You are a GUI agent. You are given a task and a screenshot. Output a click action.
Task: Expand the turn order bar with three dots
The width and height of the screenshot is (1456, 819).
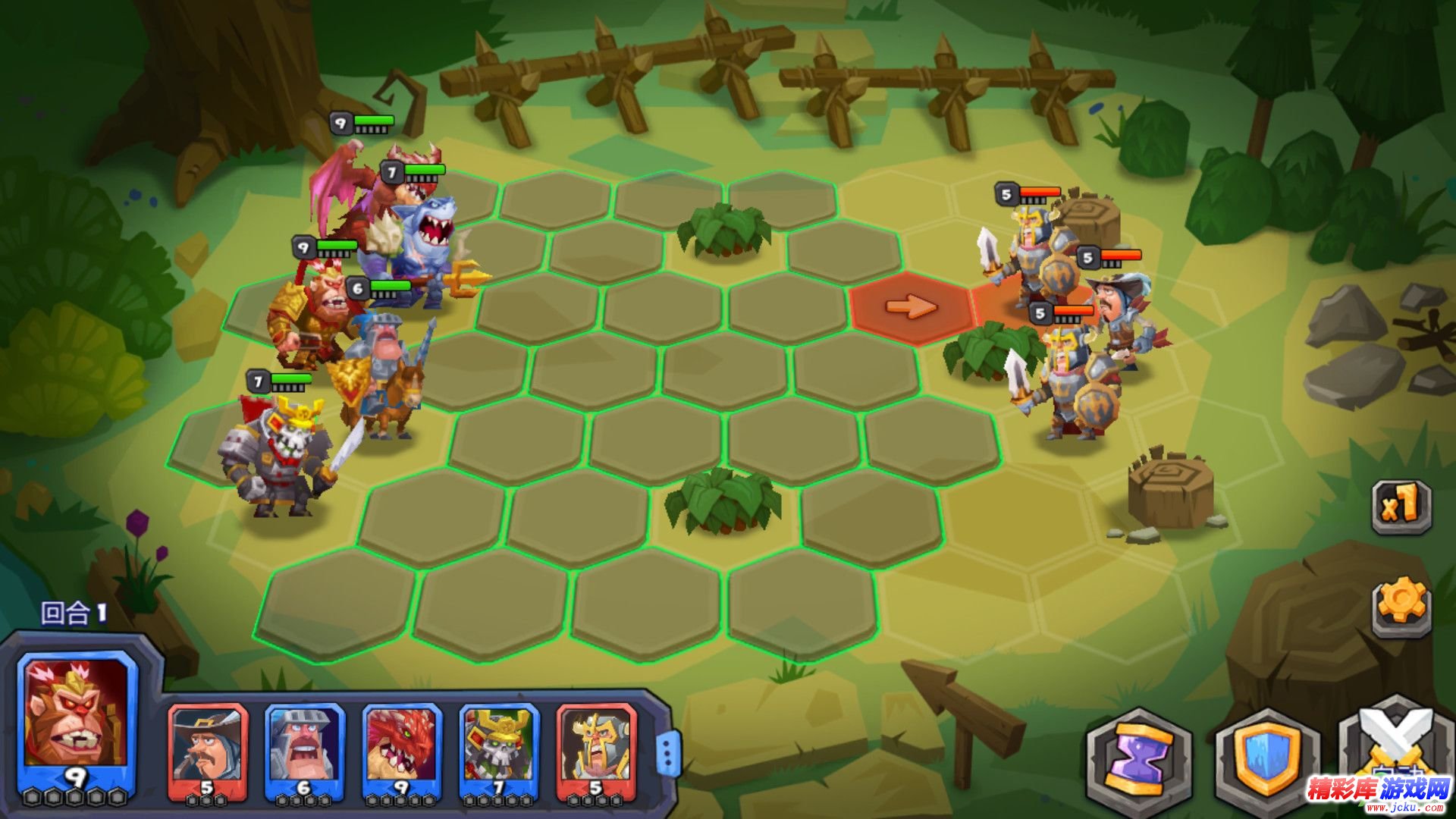(x=667, y=753)
